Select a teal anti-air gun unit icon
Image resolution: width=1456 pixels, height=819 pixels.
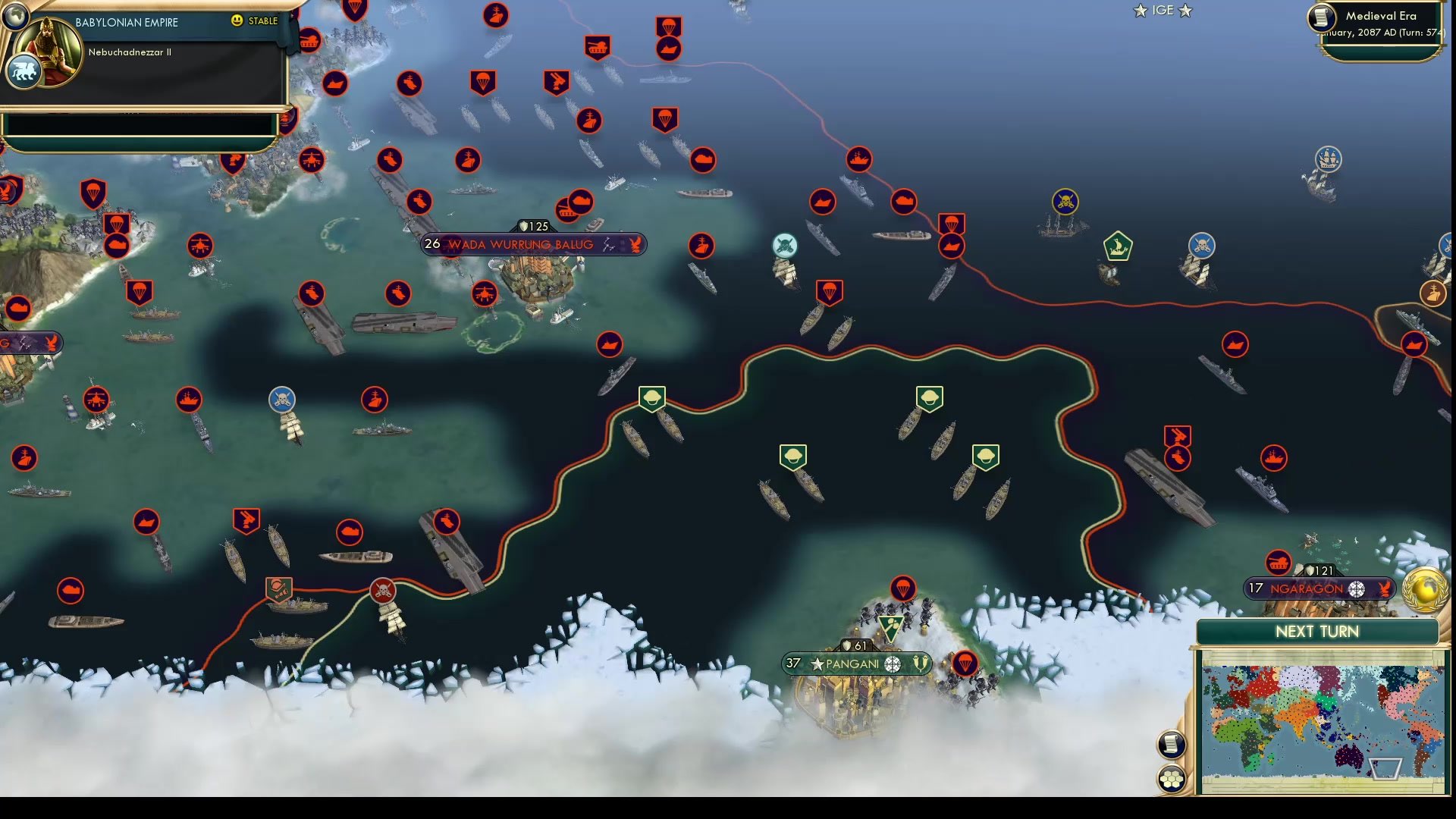(x=785, y=244)
